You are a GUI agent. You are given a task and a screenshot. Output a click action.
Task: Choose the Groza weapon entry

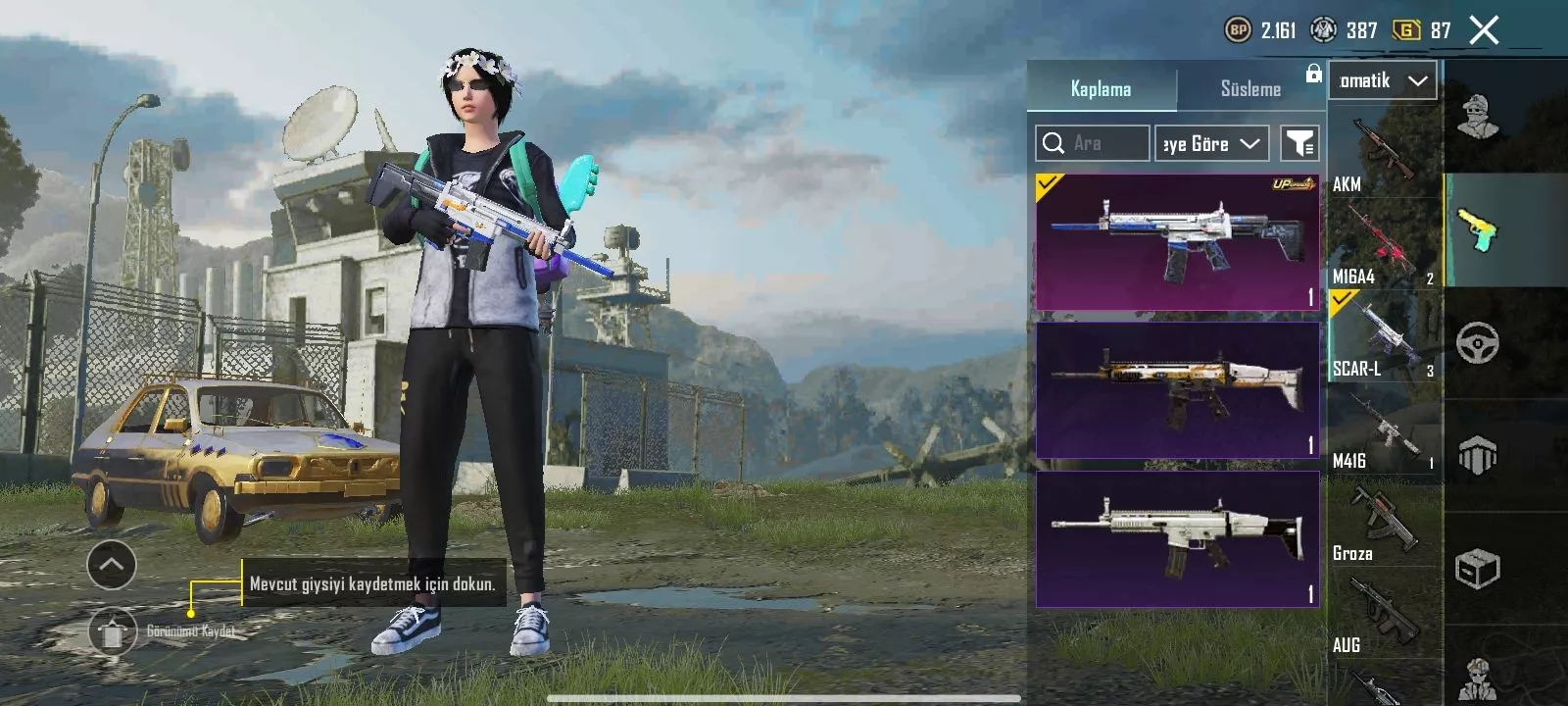coord(1384,524)
